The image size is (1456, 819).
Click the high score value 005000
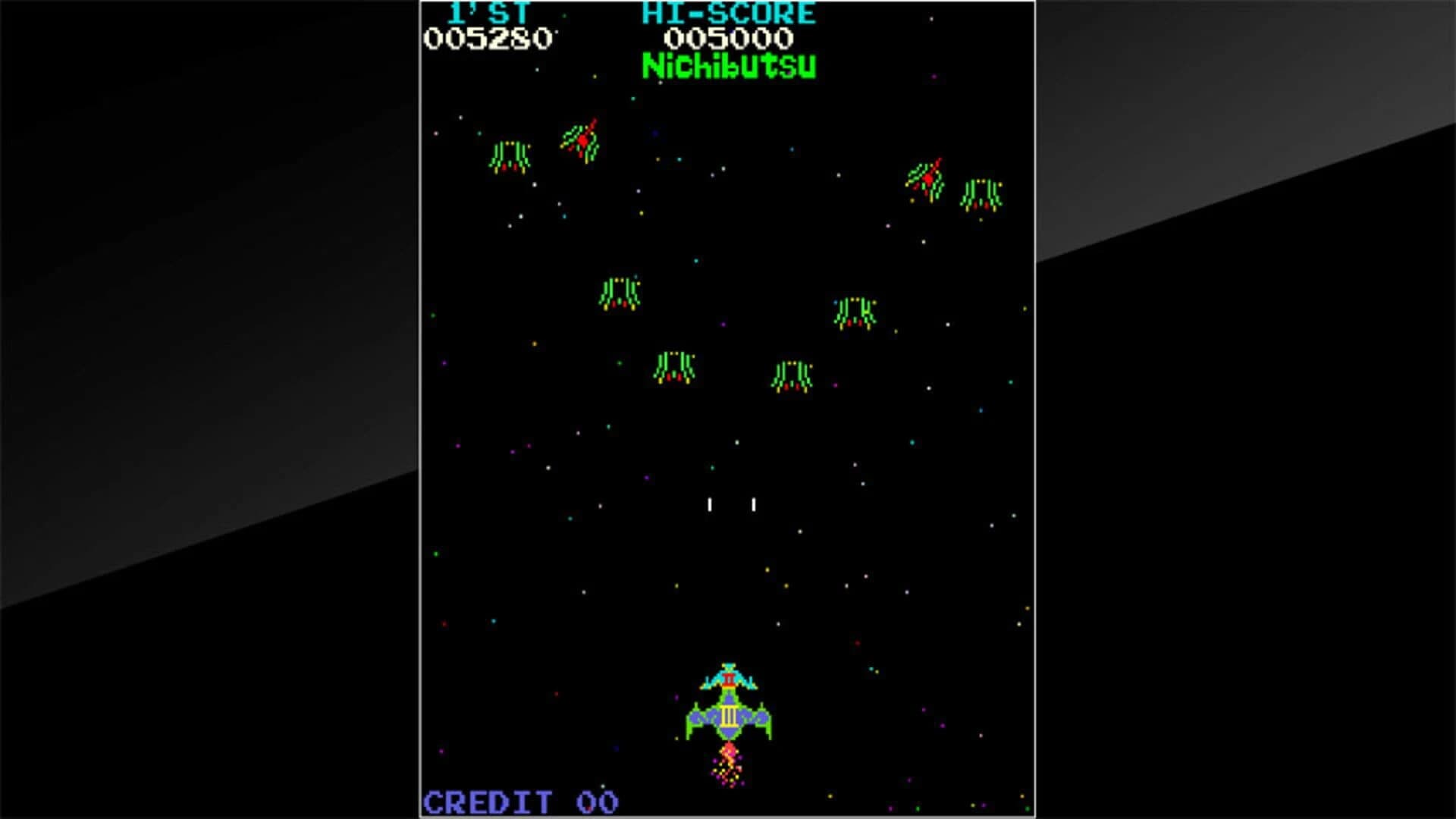(x=732, y=38)
